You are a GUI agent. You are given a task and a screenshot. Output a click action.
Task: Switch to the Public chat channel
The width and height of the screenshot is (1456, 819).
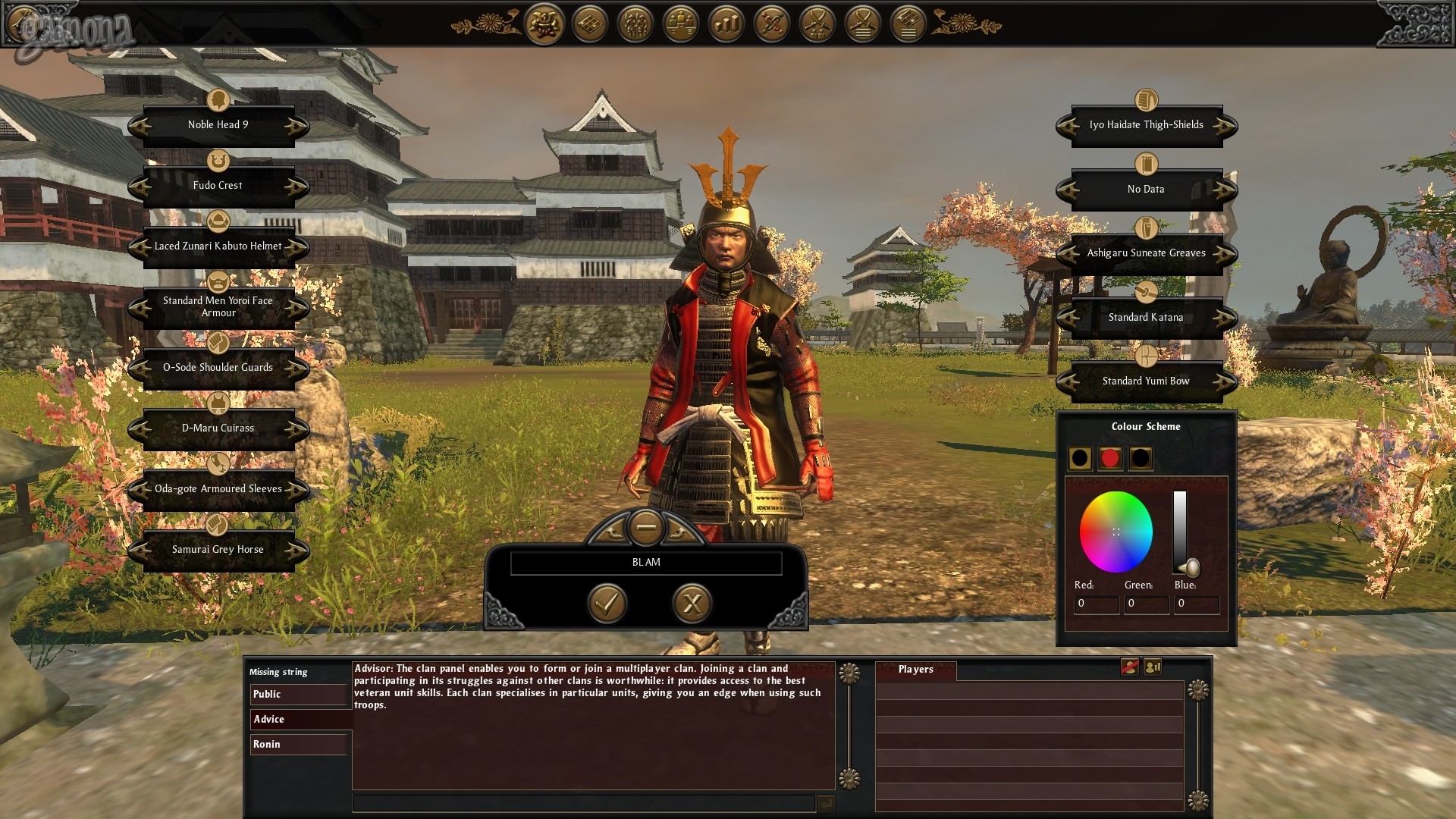tap(299, 695)
